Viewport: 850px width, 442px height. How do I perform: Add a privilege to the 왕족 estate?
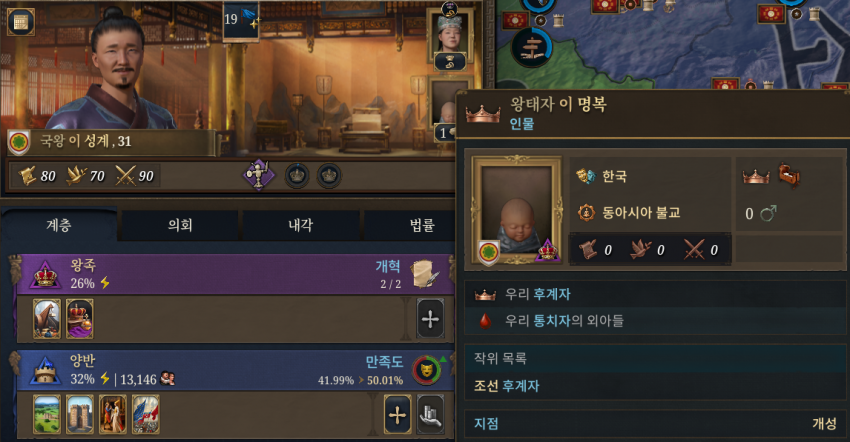pos(430,320)
